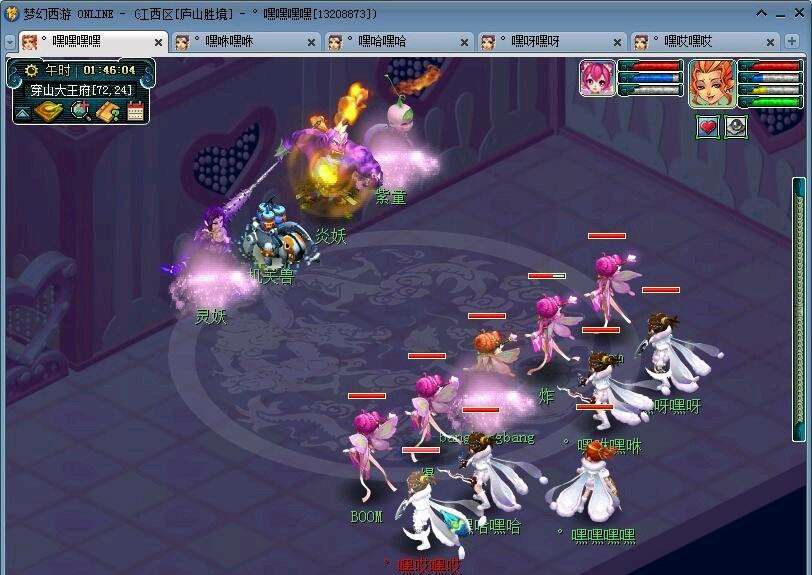Add a new account tab
The width and height of the screenshot is (812, 575).
coord(794,42)
